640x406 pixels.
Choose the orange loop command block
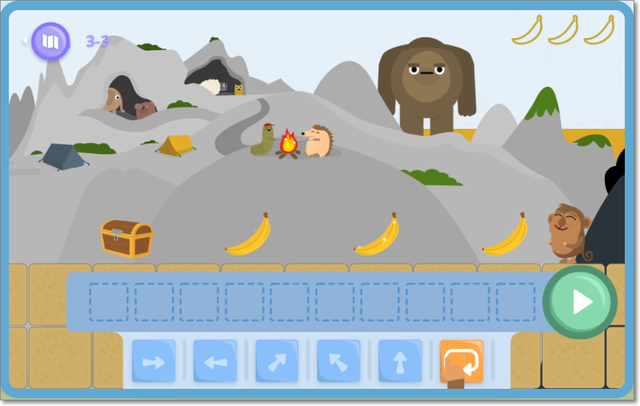pos(461,360)
